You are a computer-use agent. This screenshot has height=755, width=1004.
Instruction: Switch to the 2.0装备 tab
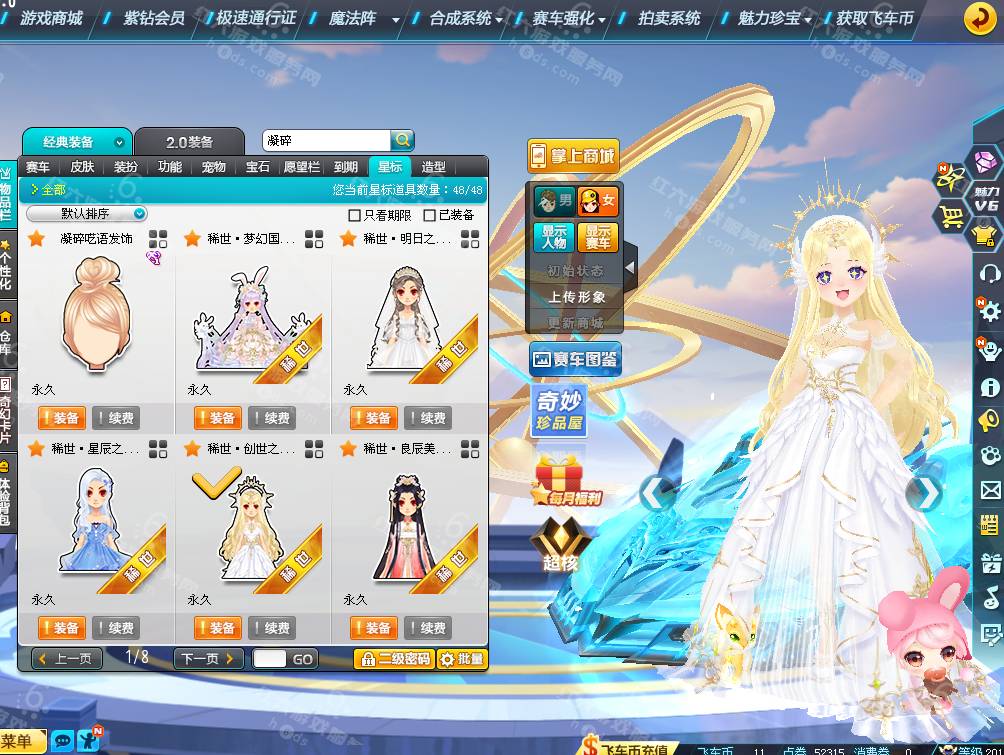coord(189,142)
